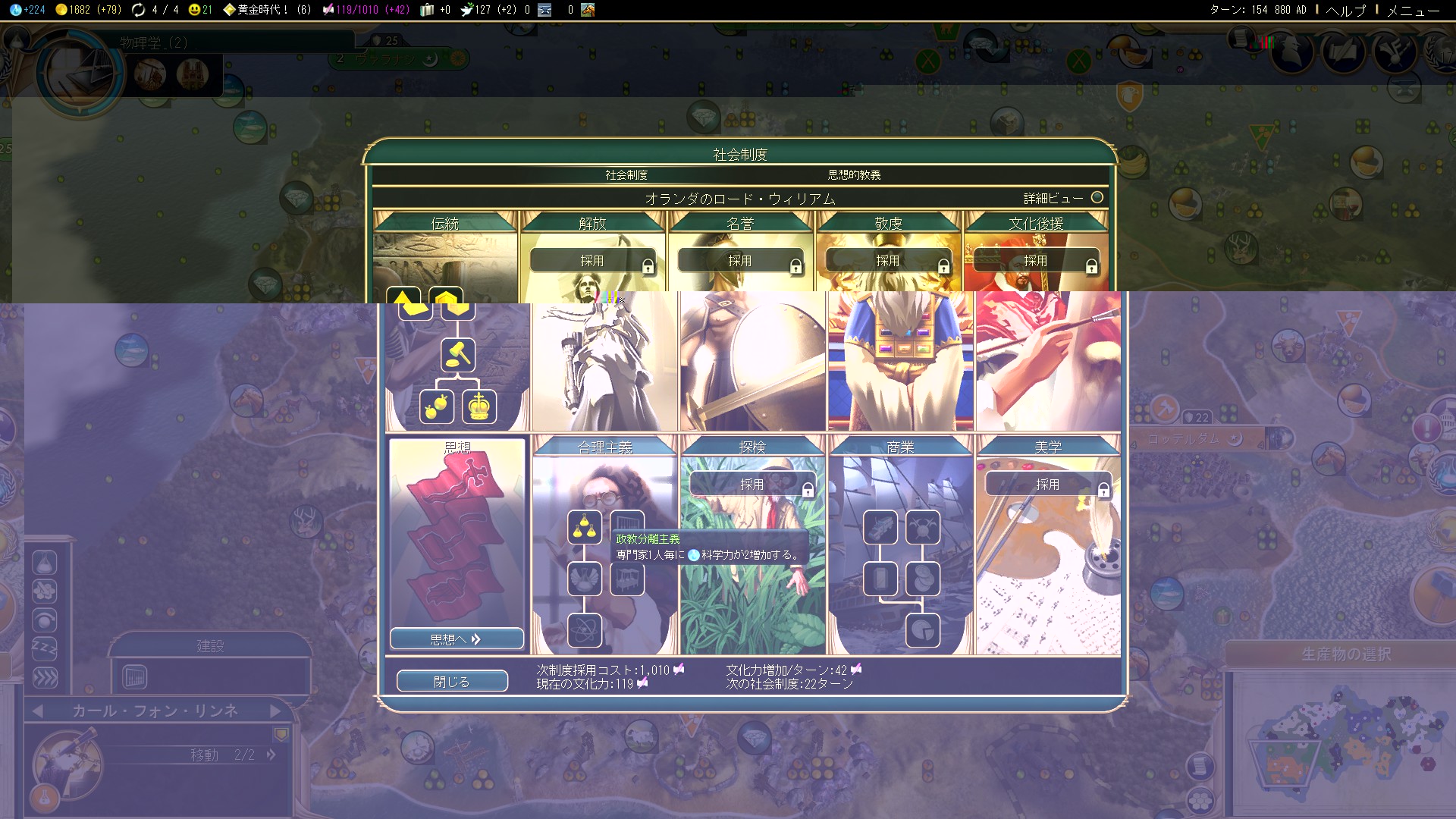Switch to the 社会制度 tab
The width and height of the screenshot is (1456, 819).
[626, 175]
